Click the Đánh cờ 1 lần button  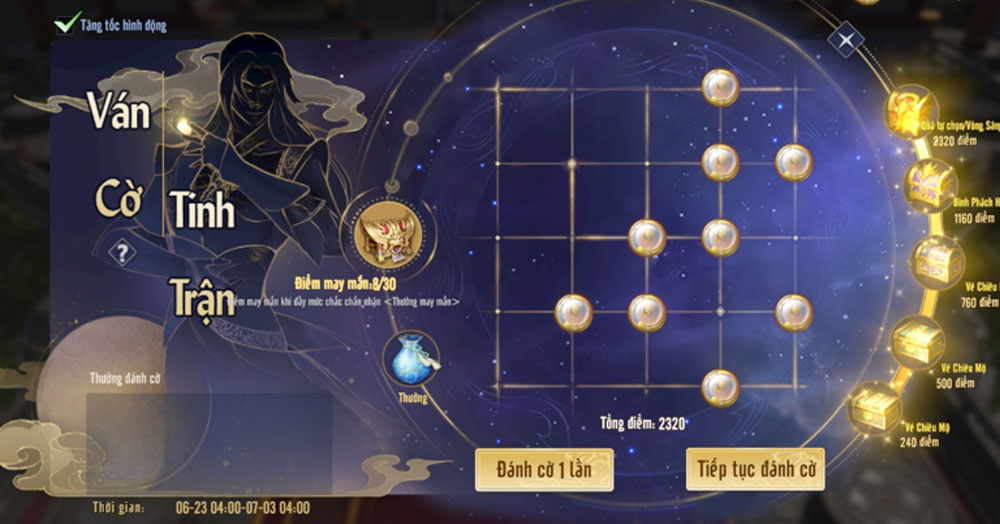(x=544, y=469)
